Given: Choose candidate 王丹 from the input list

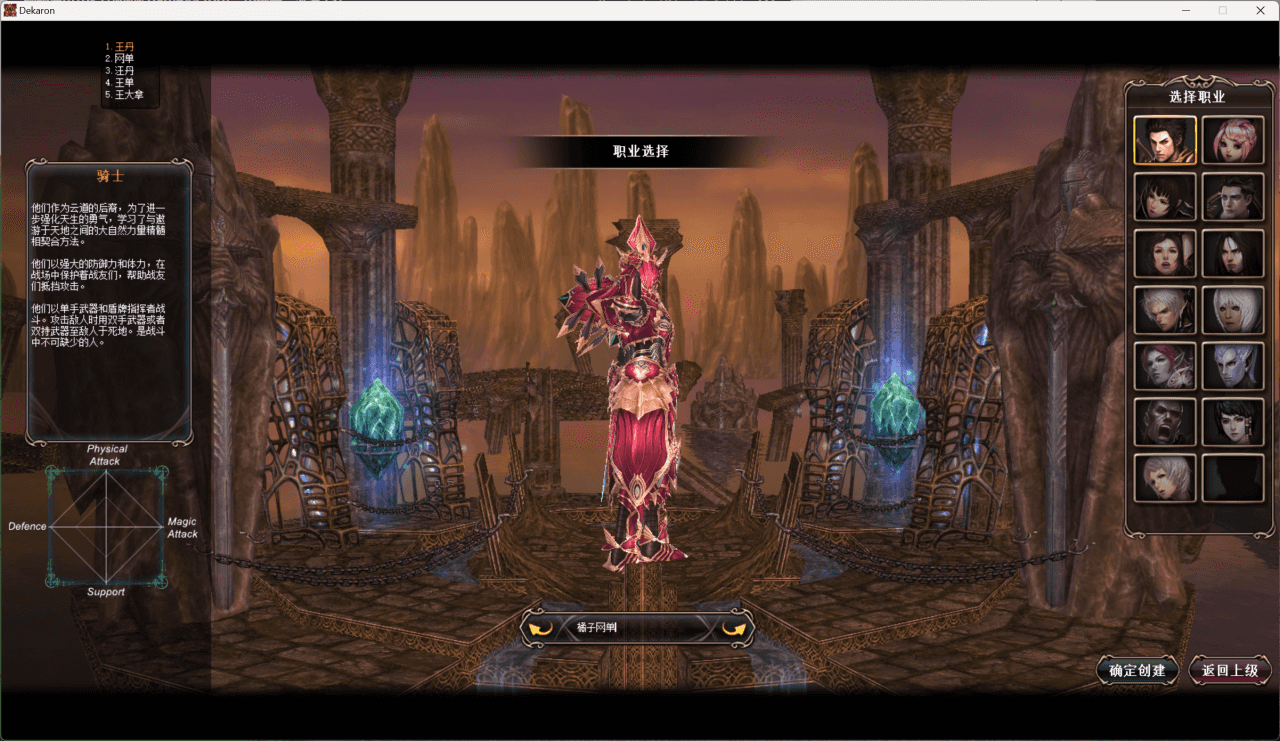Looking at the screenshot, I should 124,47.
